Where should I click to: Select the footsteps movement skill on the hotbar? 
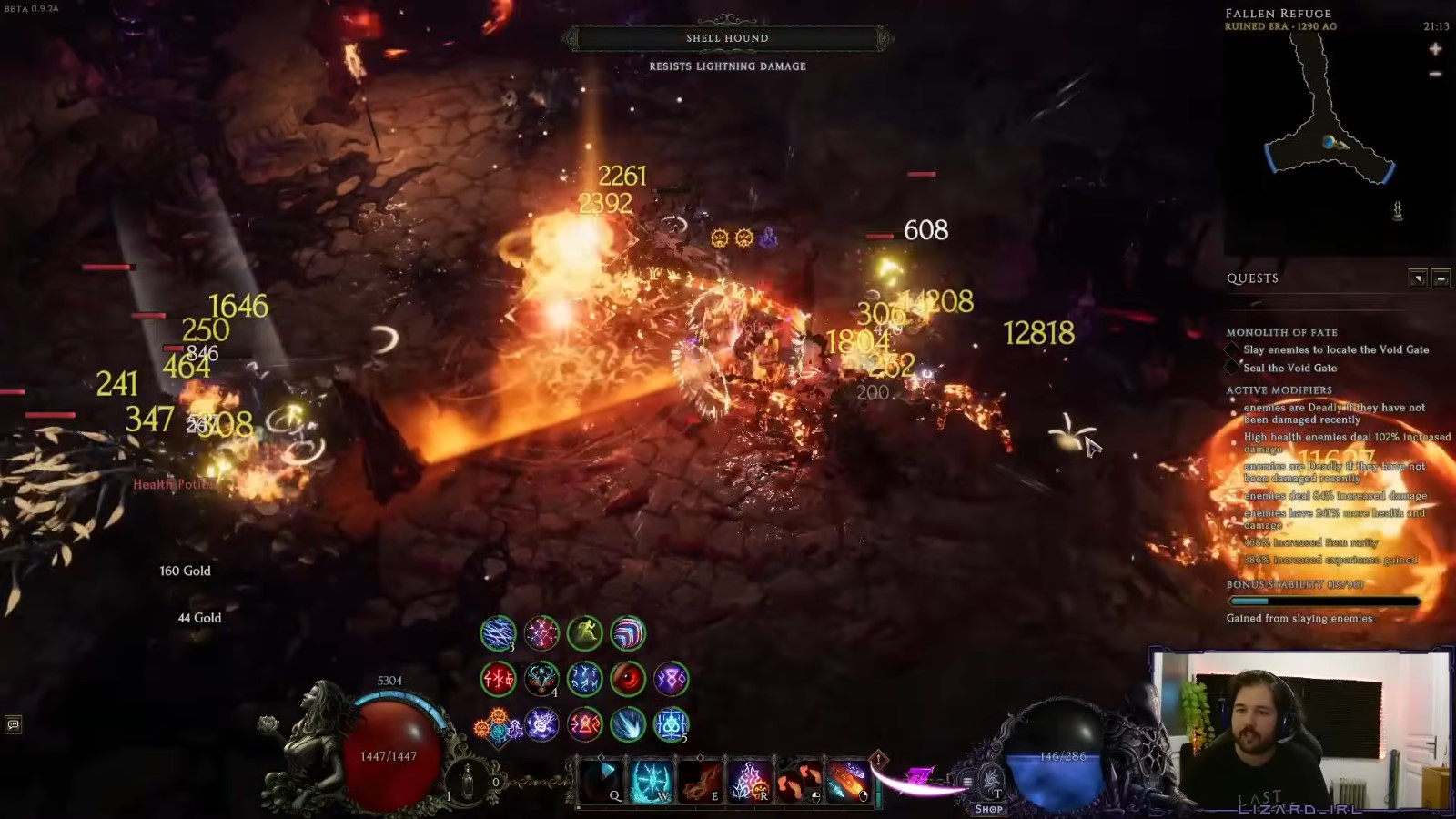799,778
